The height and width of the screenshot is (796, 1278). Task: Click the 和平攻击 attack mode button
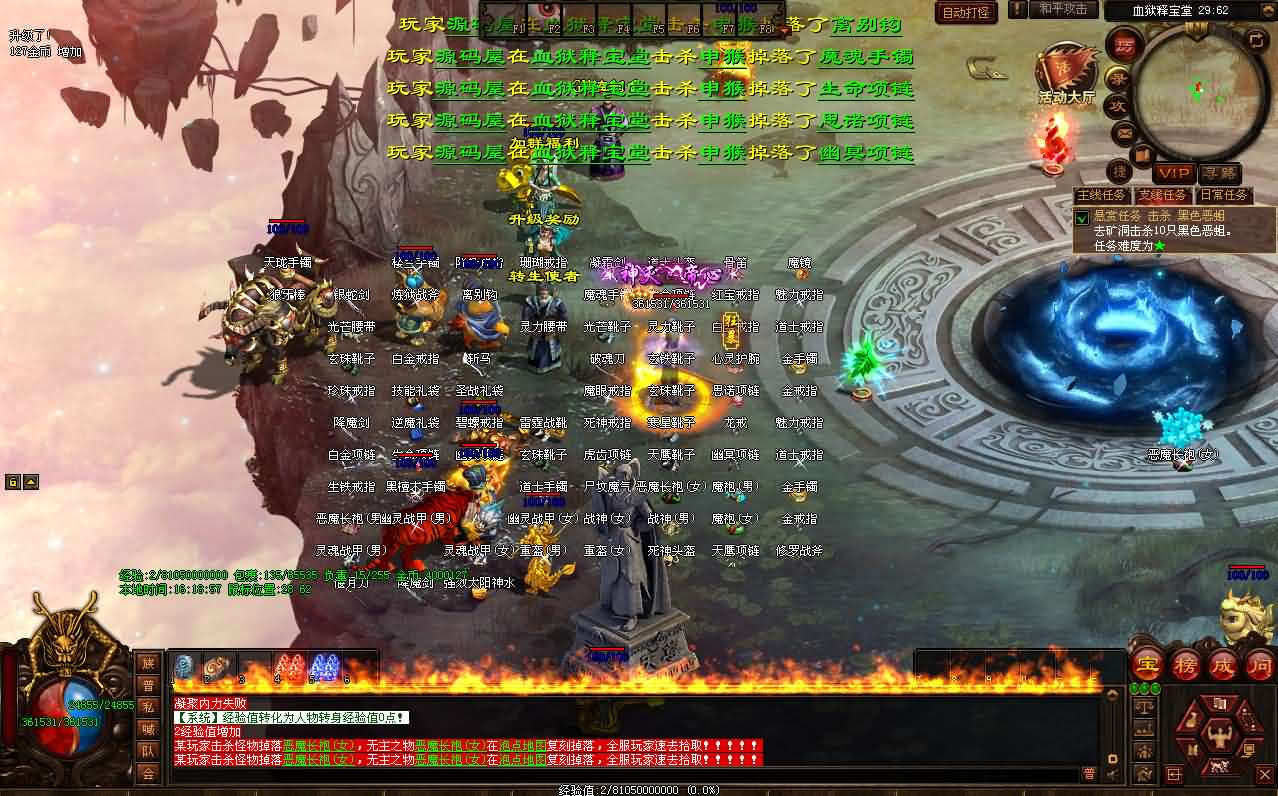coord(1062,9)
